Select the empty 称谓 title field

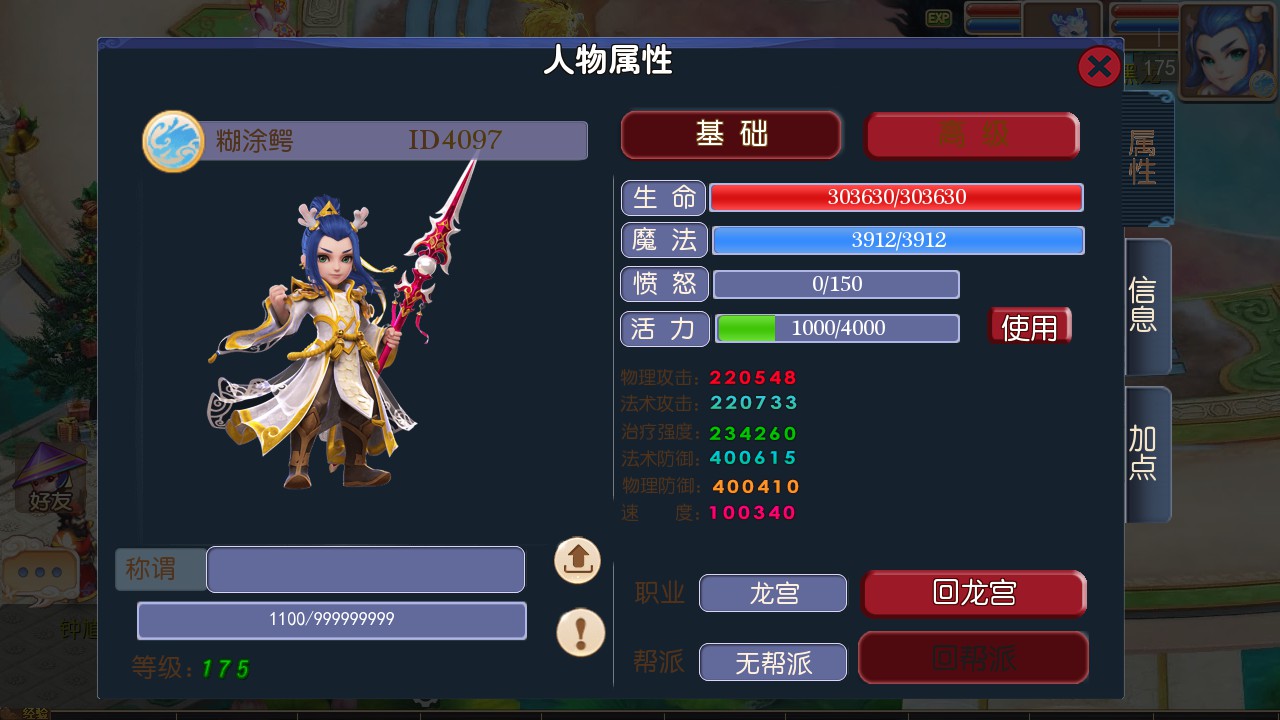365,570
